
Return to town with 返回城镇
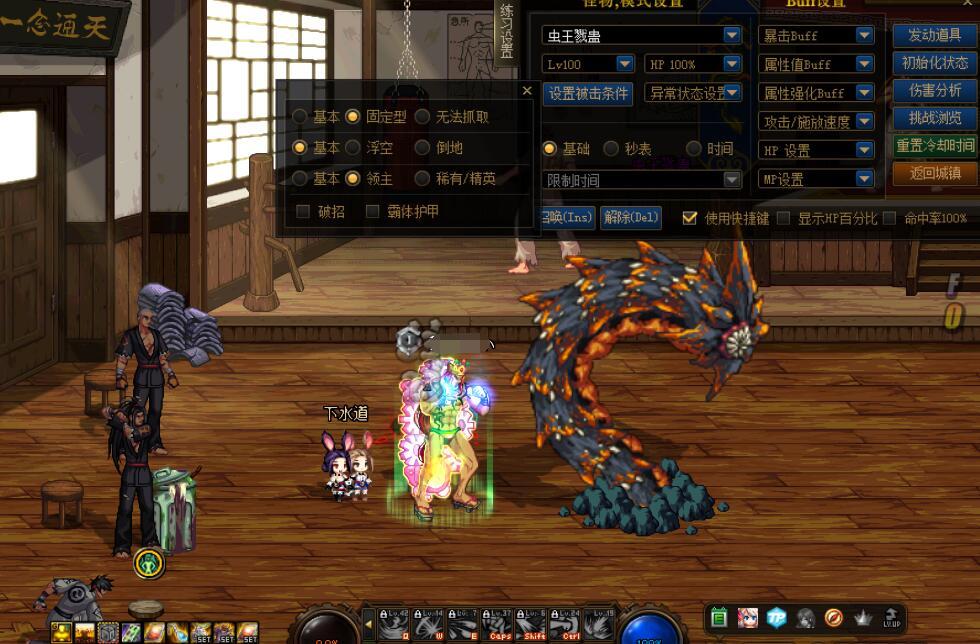pos(934,173)
